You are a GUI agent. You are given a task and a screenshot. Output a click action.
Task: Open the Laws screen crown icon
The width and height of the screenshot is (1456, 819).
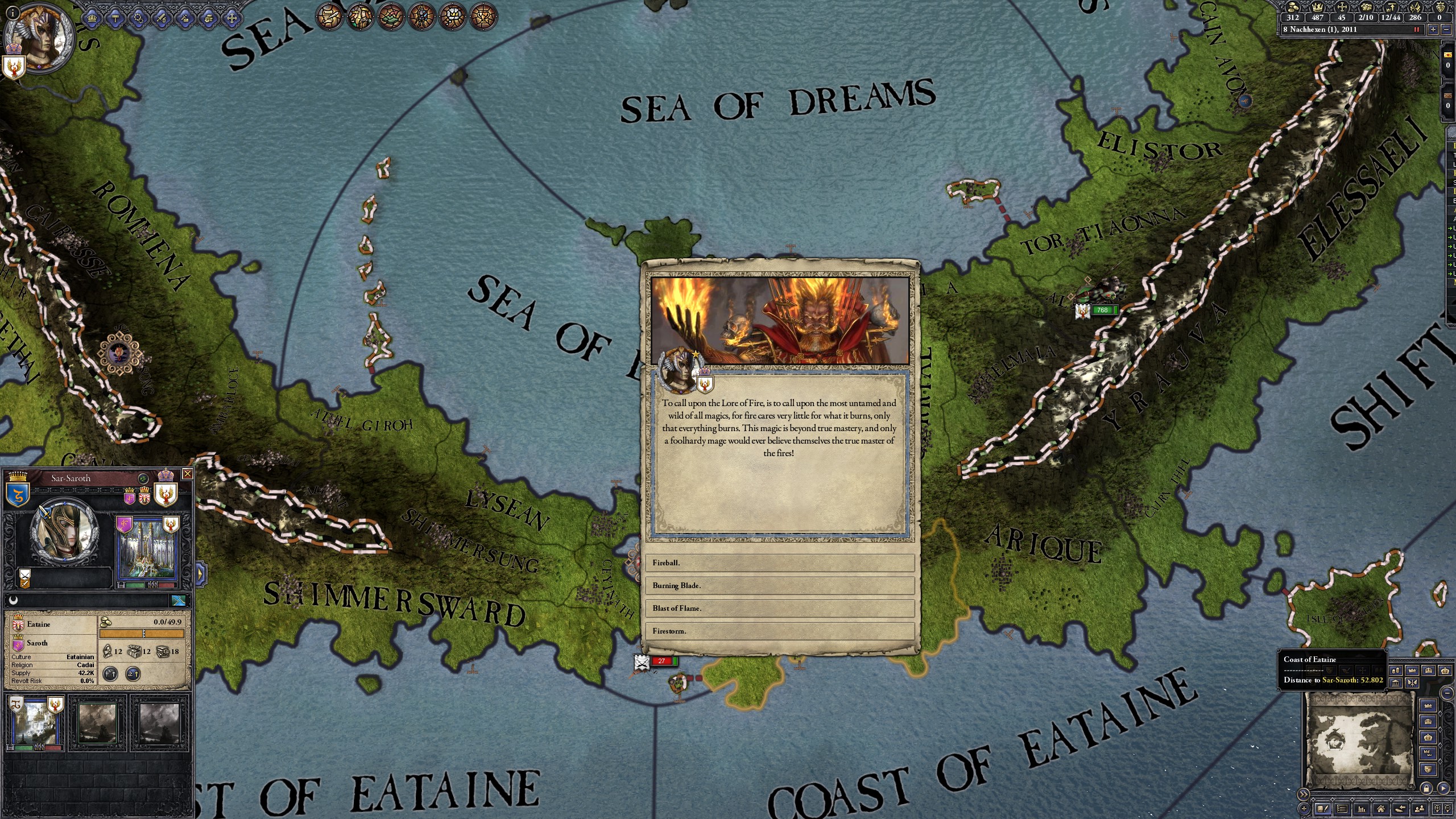(92, 18)
